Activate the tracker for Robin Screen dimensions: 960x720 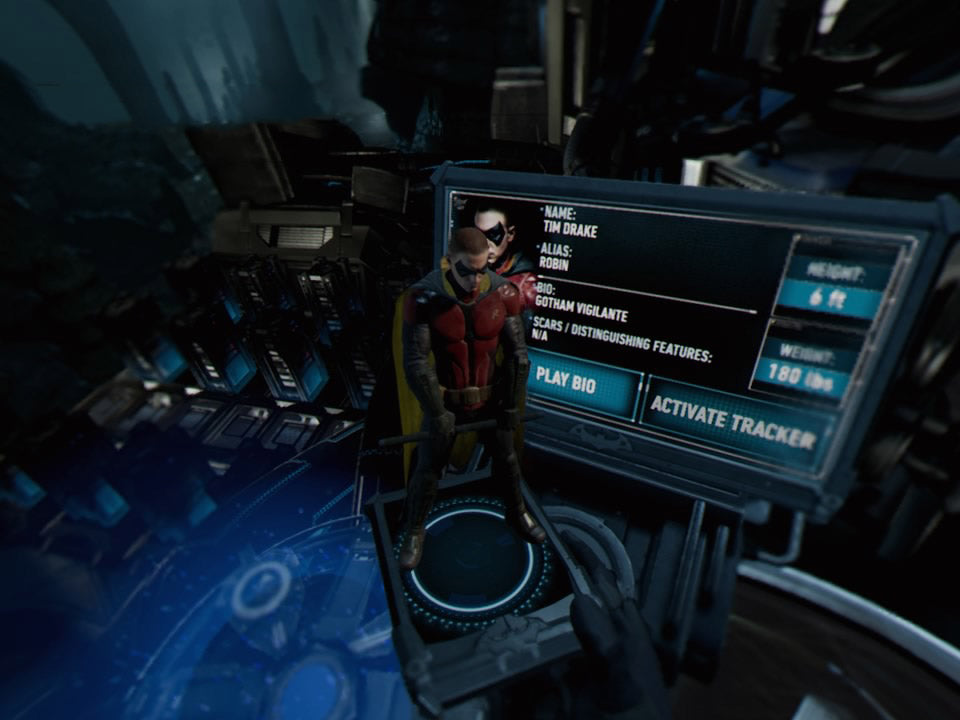(733, 420)
